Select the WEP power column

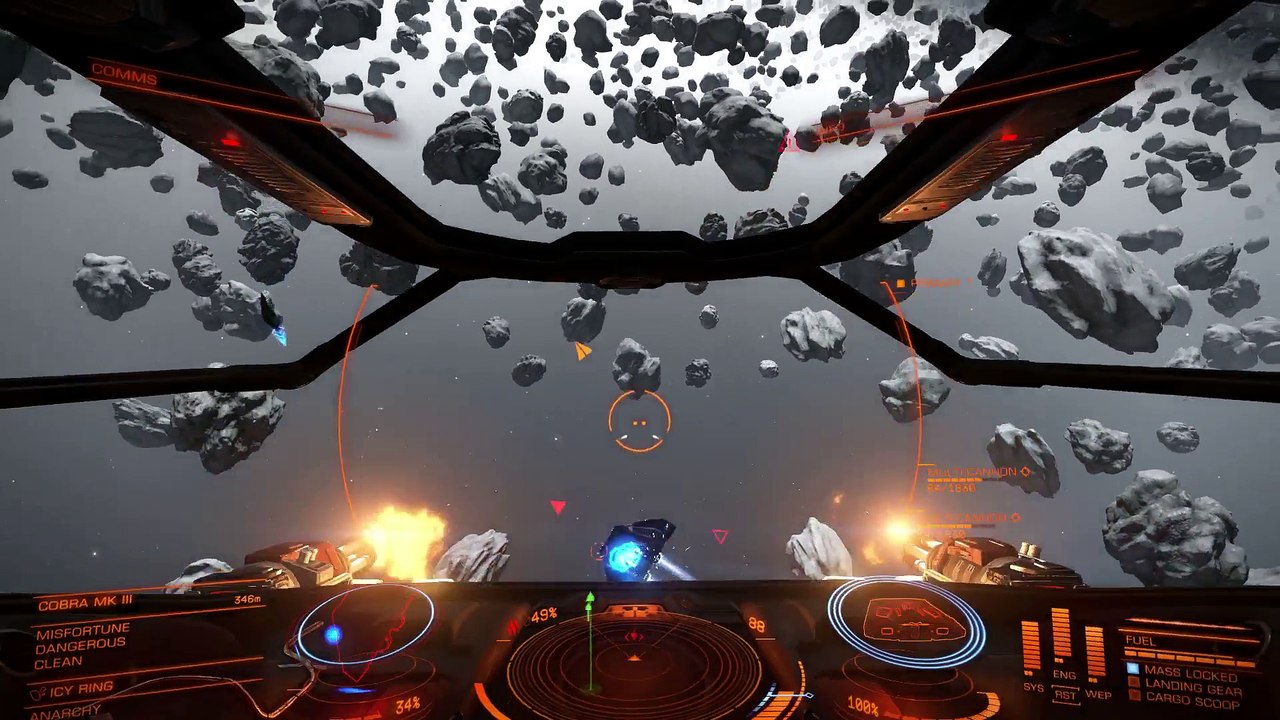click(1095, 654)
